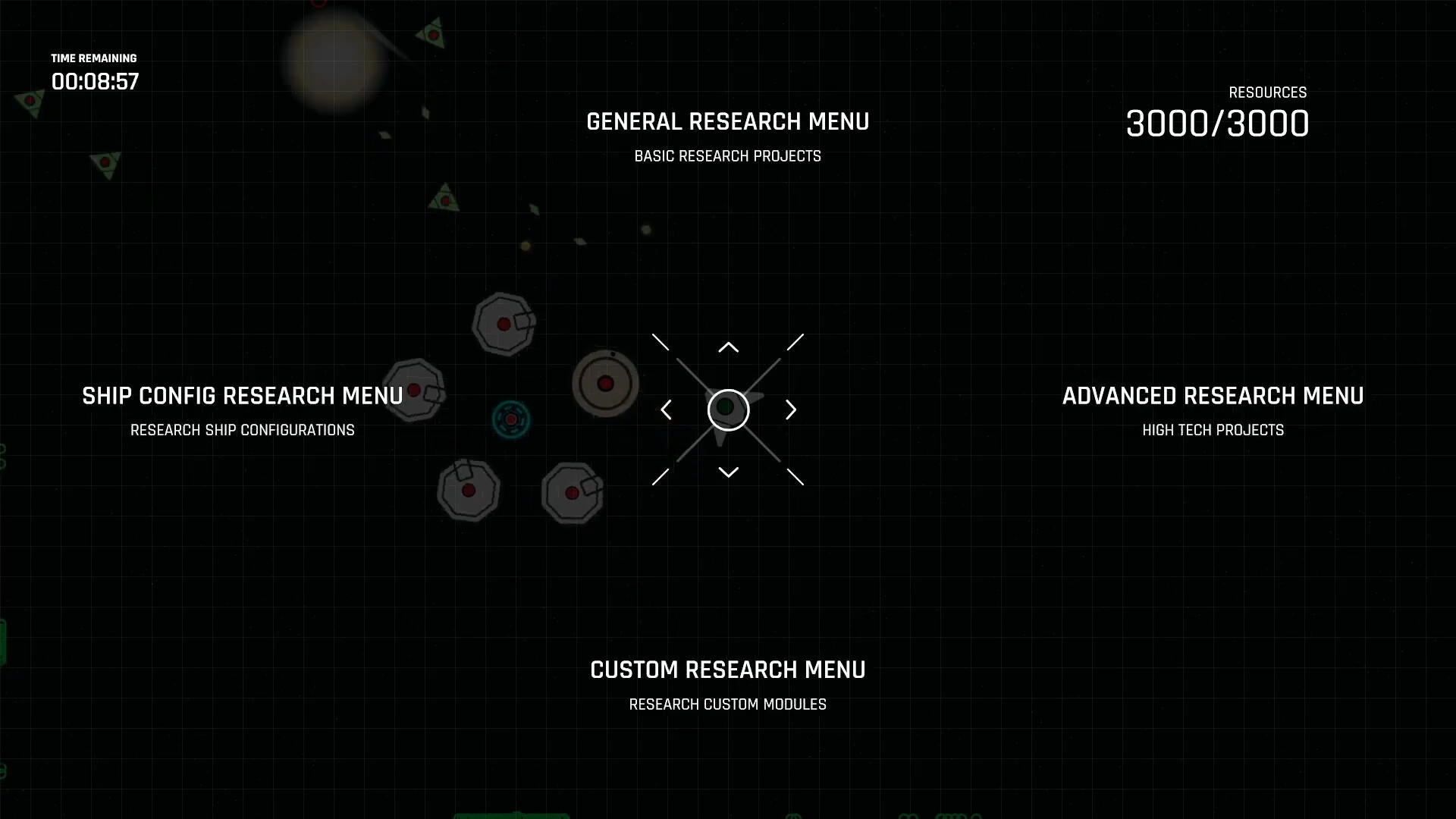Click the right-pointing chevron of the radial selector
Image resolution: width=1456 pixels, height=819 pixels.
point(791,409)
